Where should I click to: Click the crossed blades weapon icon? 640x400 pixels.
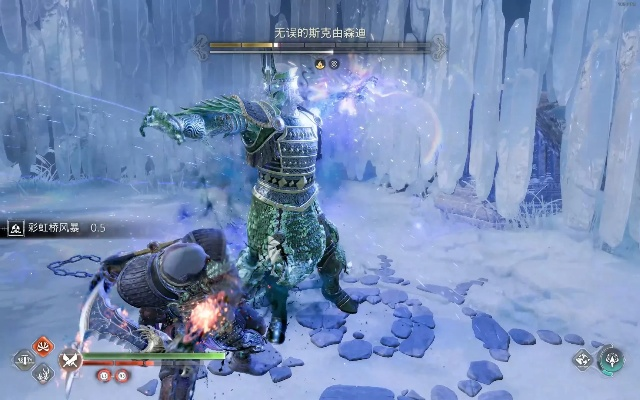click(70, 360)
